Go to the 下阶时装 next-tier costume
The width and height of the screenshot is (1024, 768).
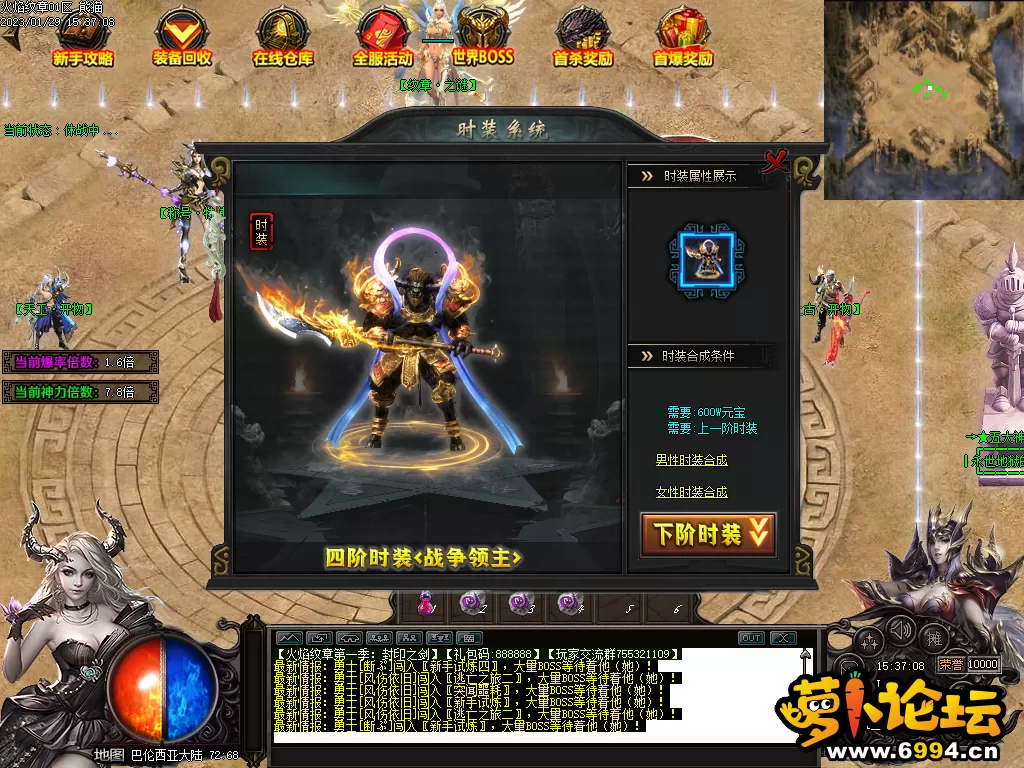(x=708, y=534)
